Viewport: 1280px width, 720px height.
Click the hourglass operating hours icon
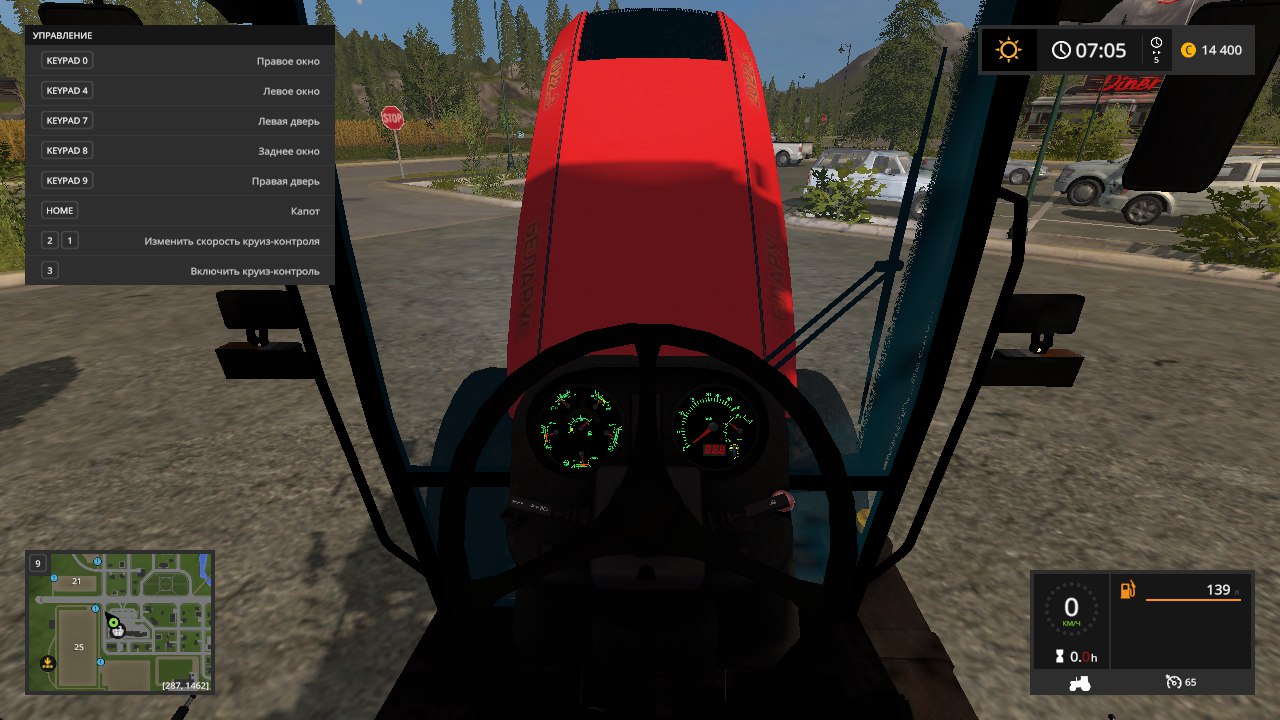coord(1059,656)
